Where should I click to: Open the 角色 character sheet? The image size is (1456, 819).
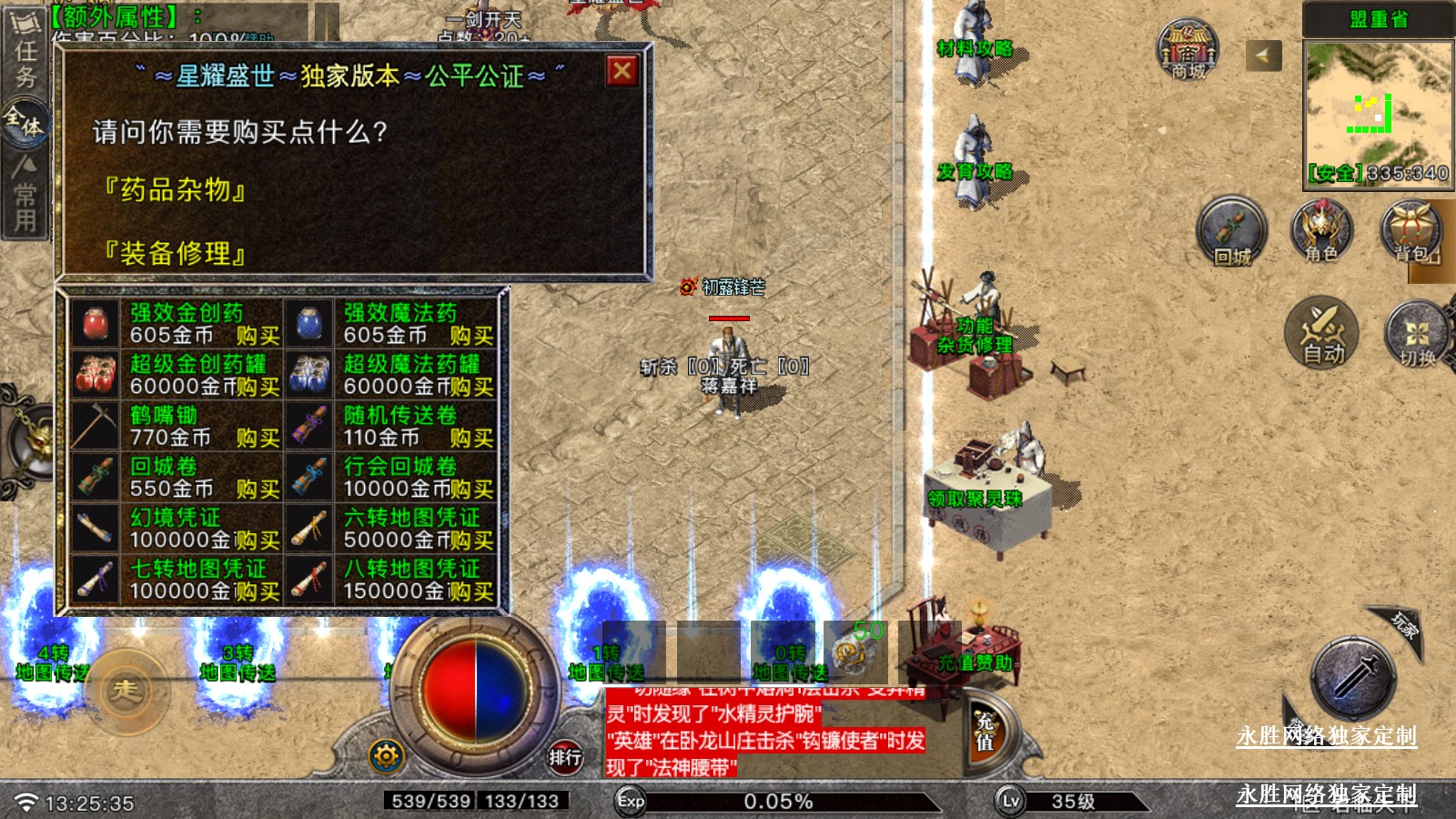[1321, 231]
